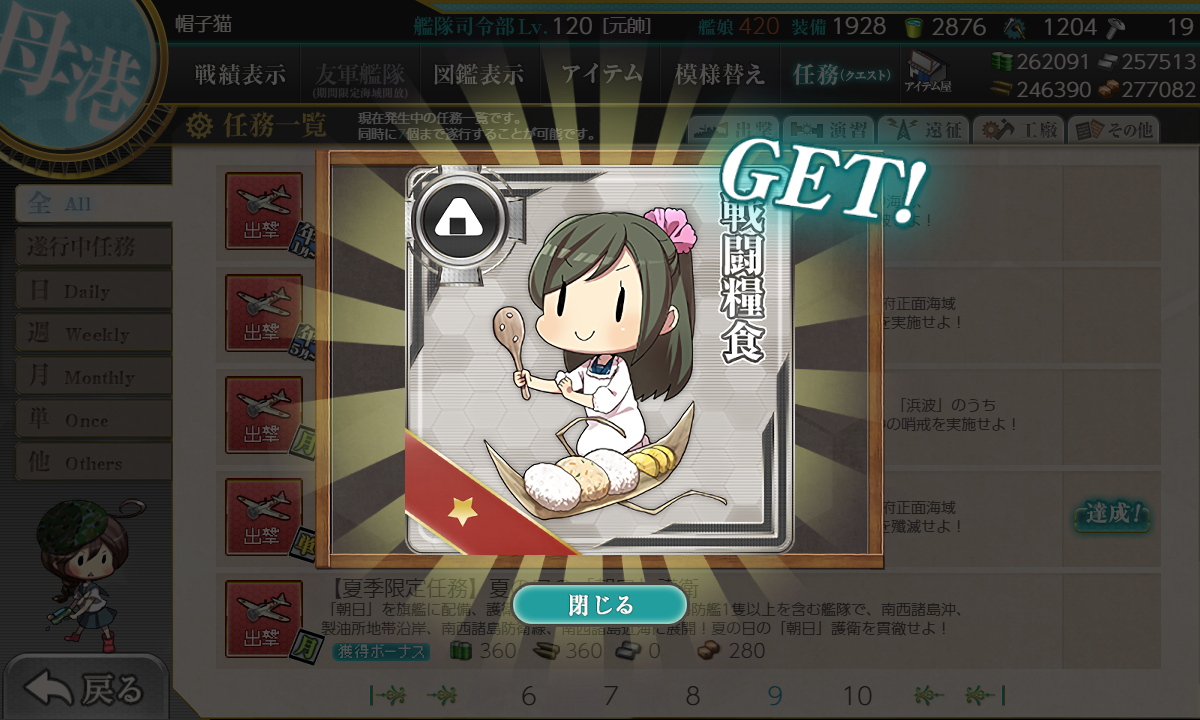Filter to 遂行中任務 active quests
The image size is (1200, 720).
click(92, 247)
